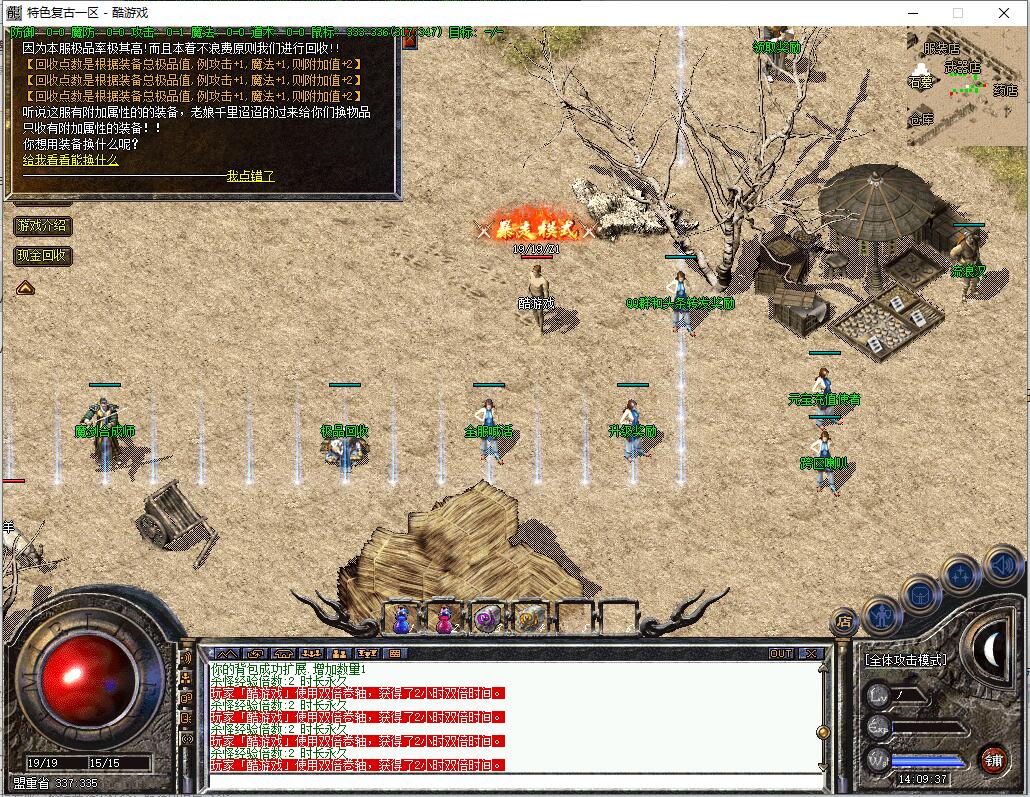Image resolution: width=1030 pixels, height=797 pixels.
Task: Open the minimap in the corner
Action: click(966, 87)
